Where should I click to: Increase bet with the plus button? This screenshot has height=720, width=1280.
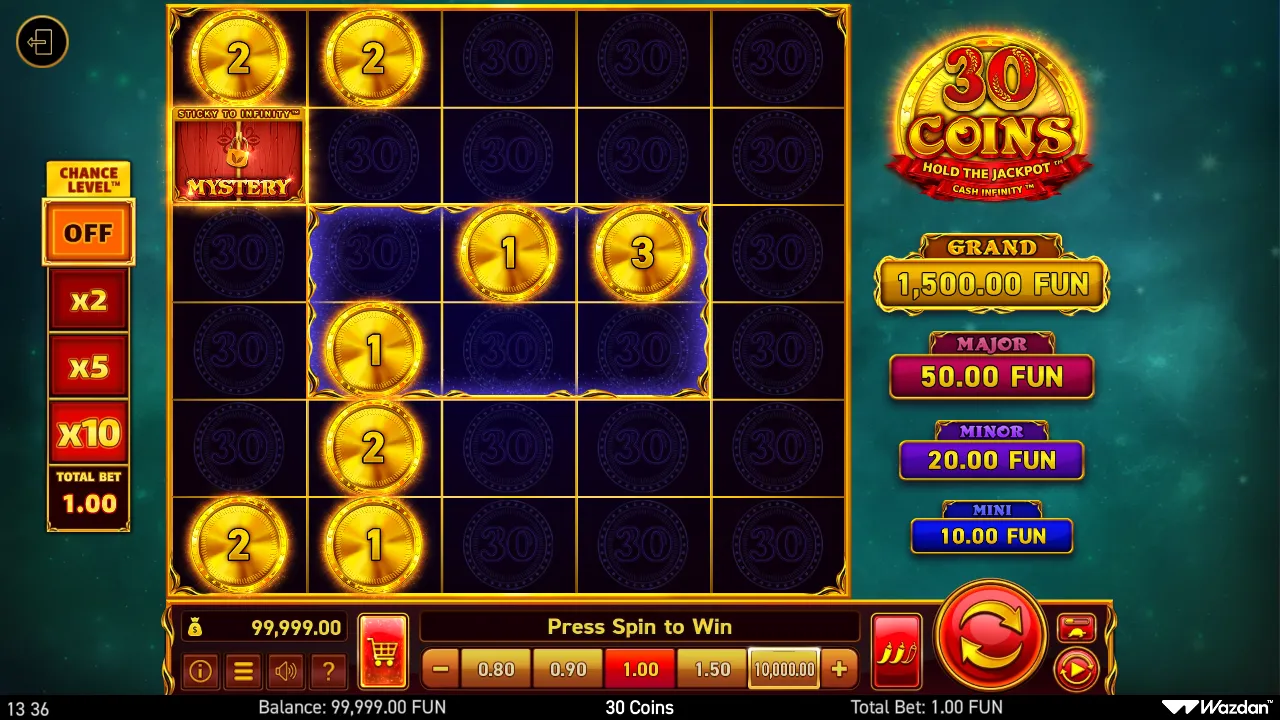[x=839, y=668]
